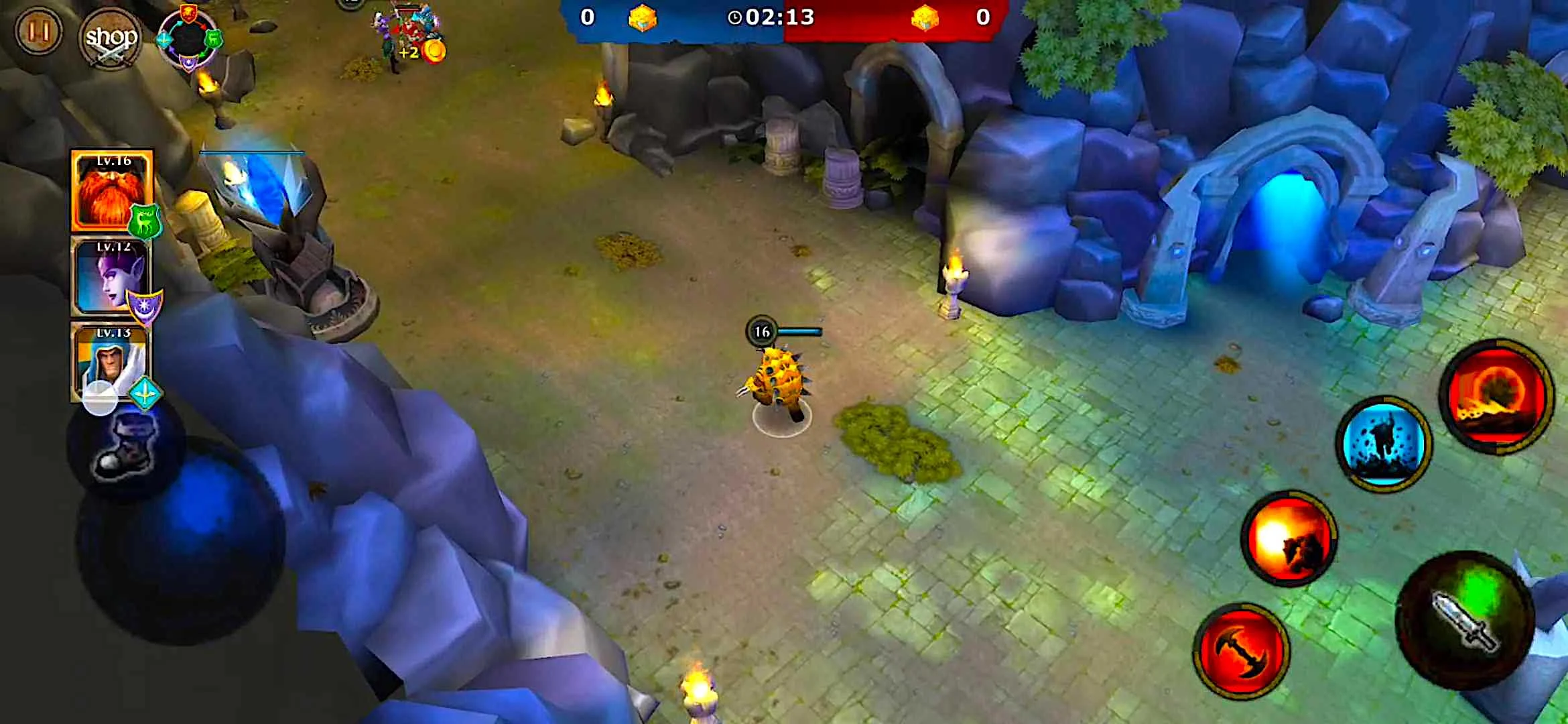Select the Lv.16 red-bearded dwarf hero portrait

(x=112, y=192)
